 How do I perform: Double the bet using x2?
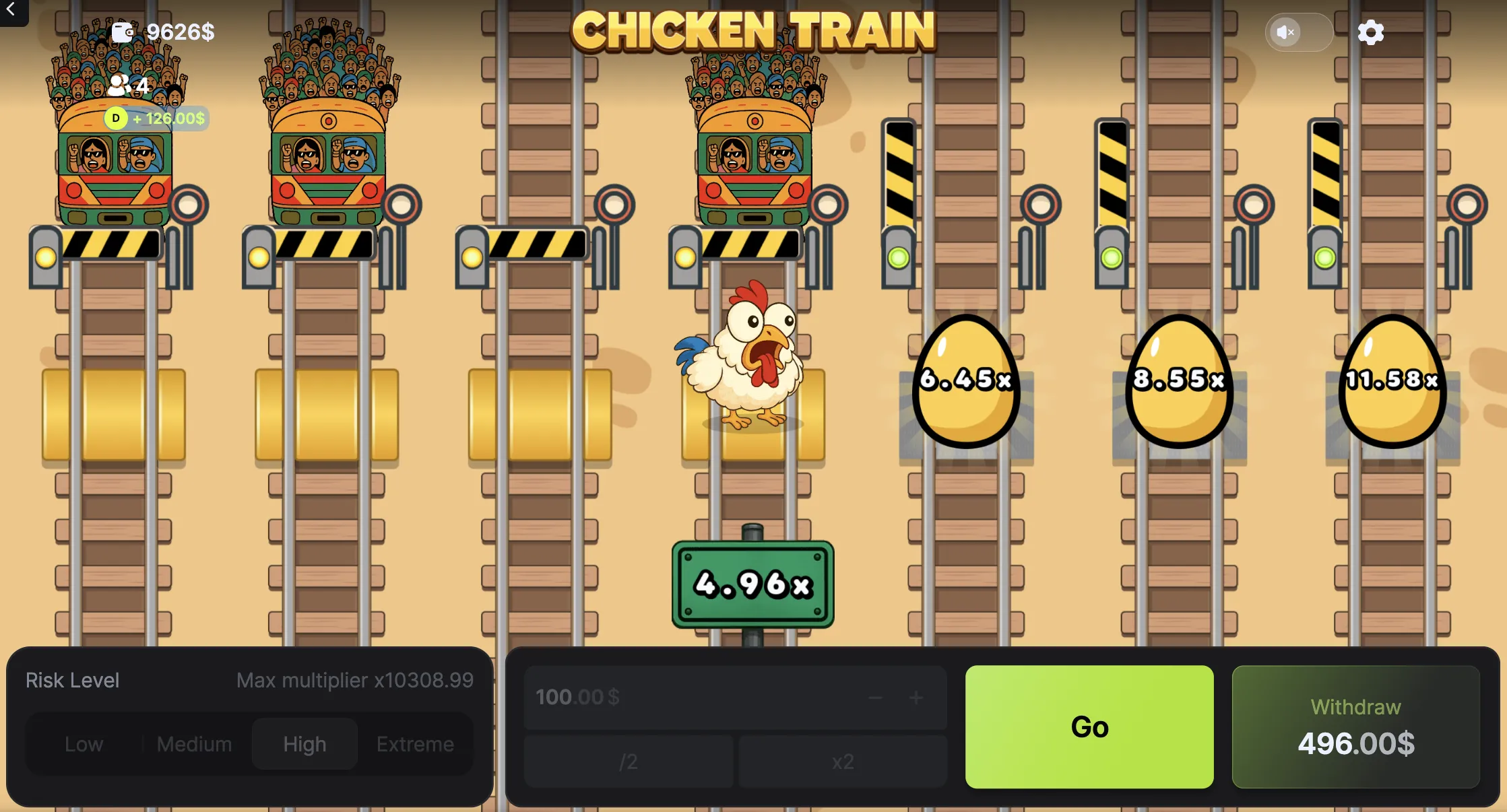tap(843, 762)
